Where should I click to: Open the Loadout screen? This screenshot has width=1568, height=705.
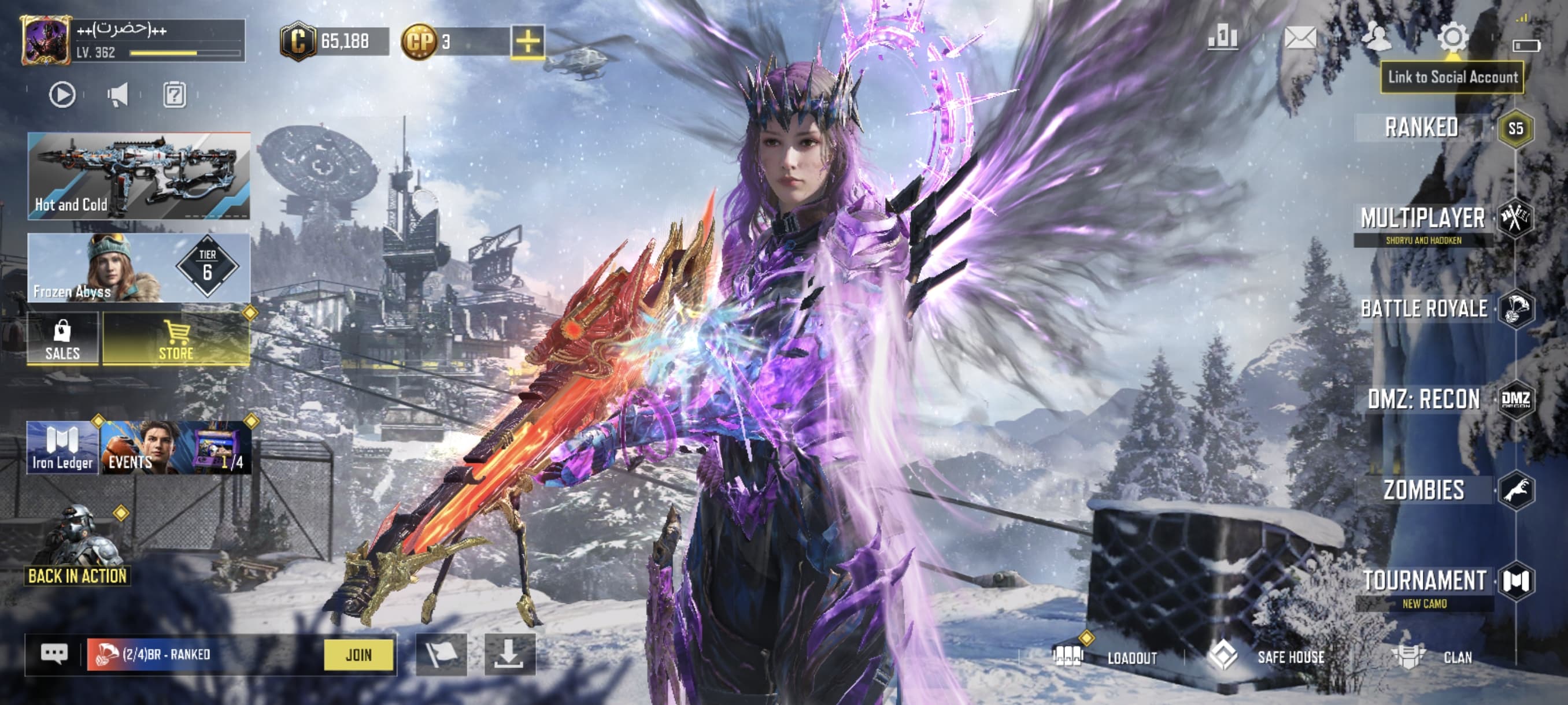click(x=1105, y=657)
